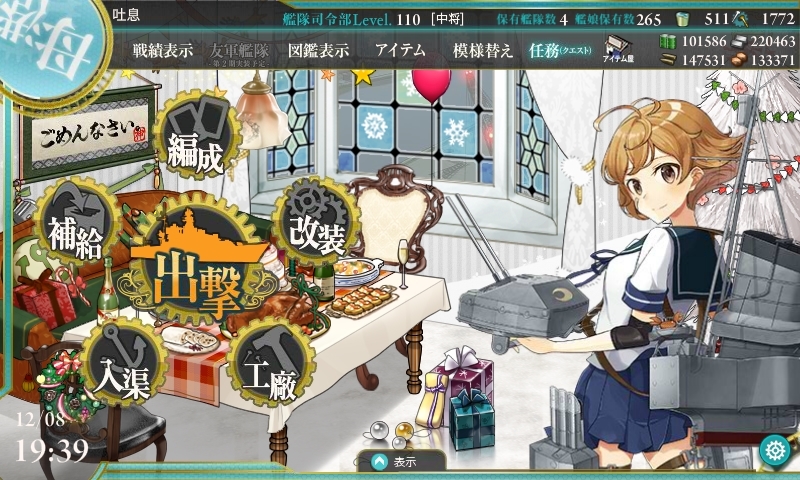The width and height of the screenshot is (800, 480).
Task: Switch to 模様替え room decoration
Action: 483,50
